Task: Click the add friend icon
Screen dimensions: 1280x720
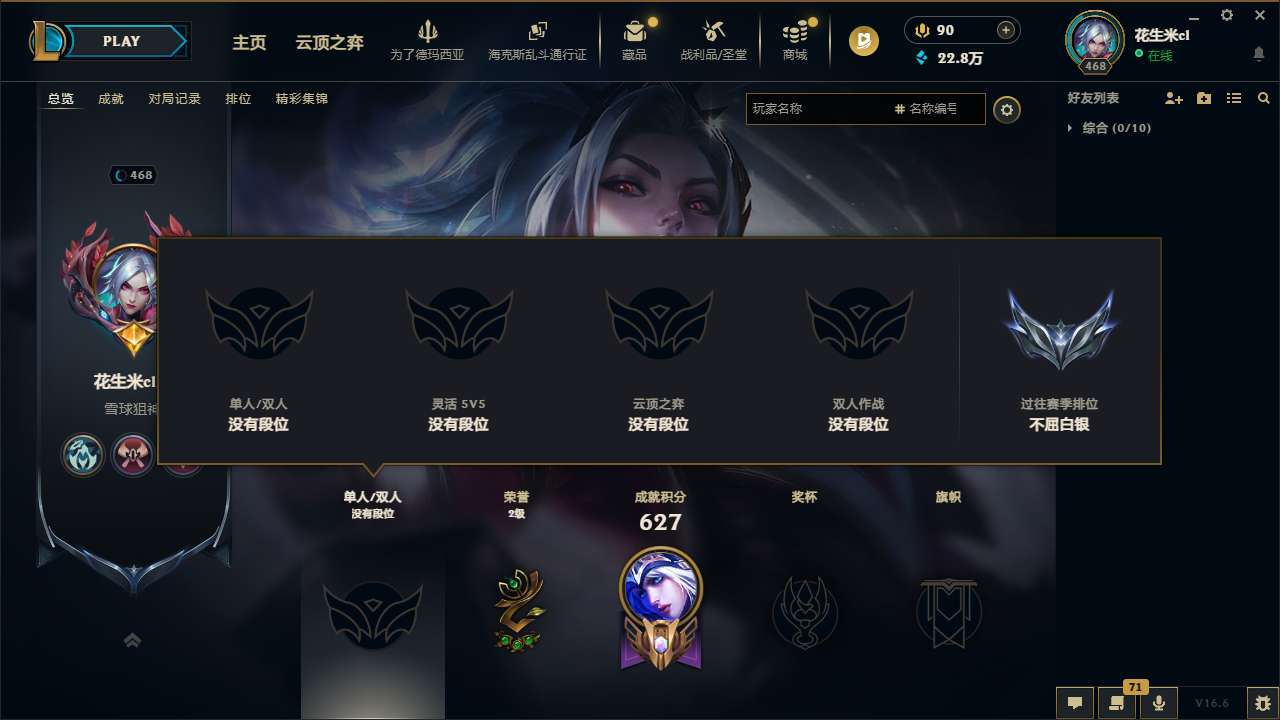Action: click(1173, 98)
